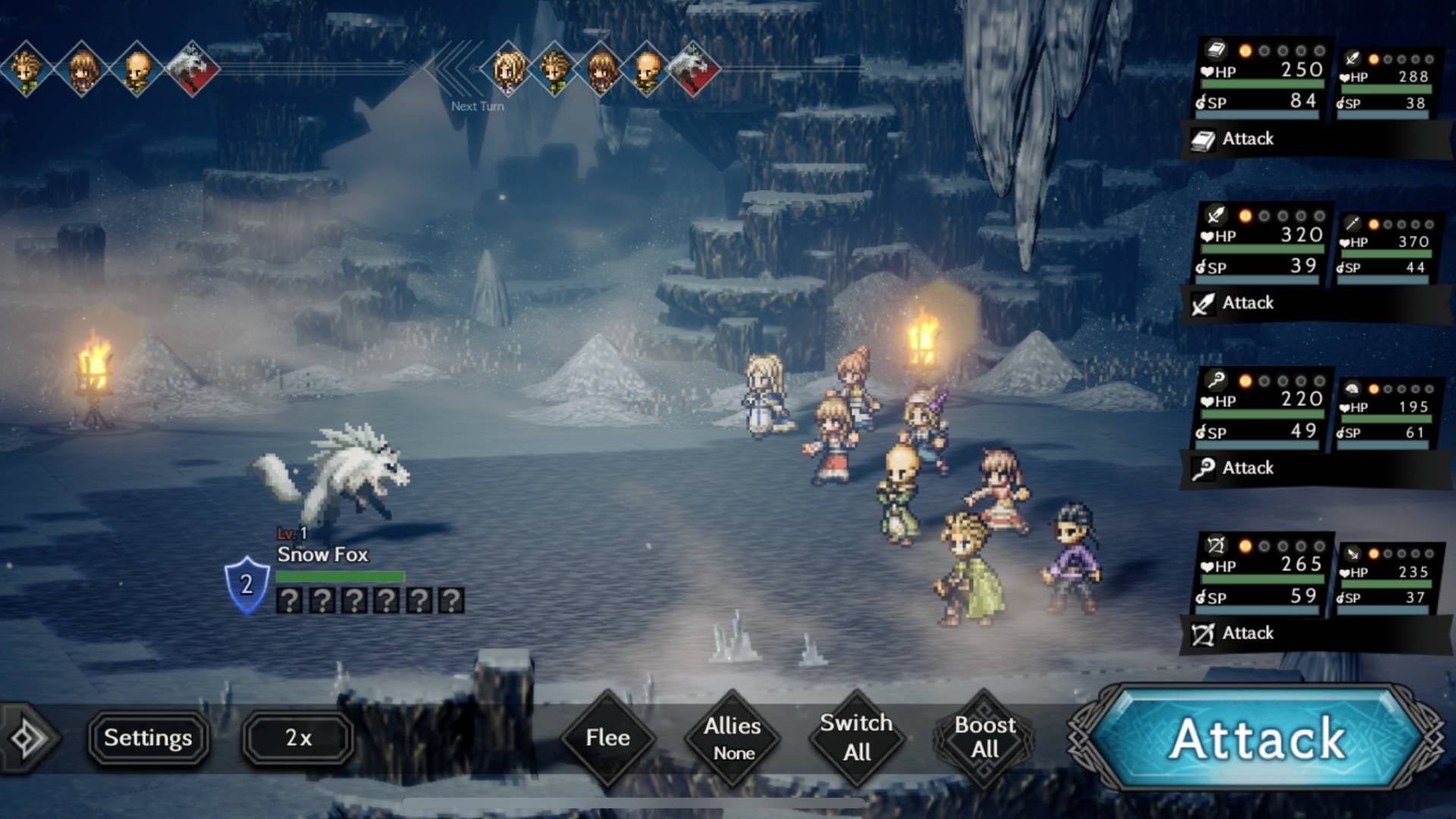Select a hidden weakness question mark icon
The height and width of the screenshot is (819, 1456).
point(289,601)
